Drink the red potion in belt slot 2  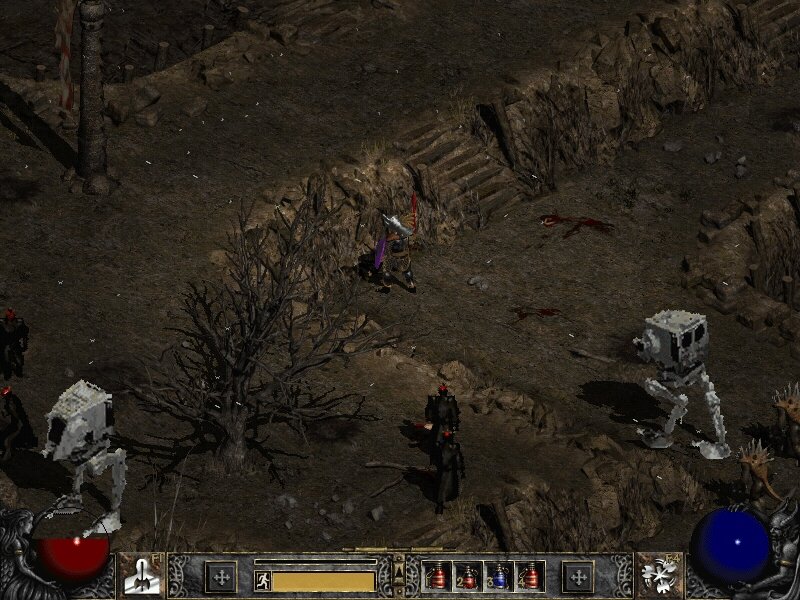(469, 576)
